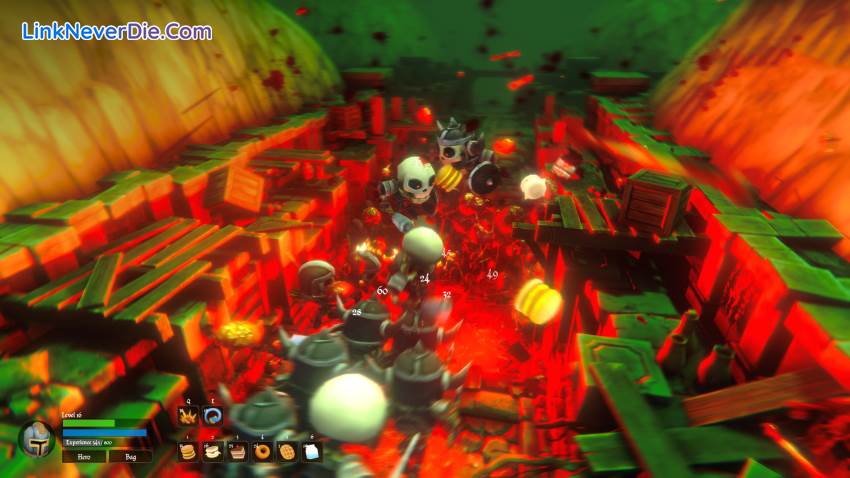Open the Bag inventory

point(131,455)
